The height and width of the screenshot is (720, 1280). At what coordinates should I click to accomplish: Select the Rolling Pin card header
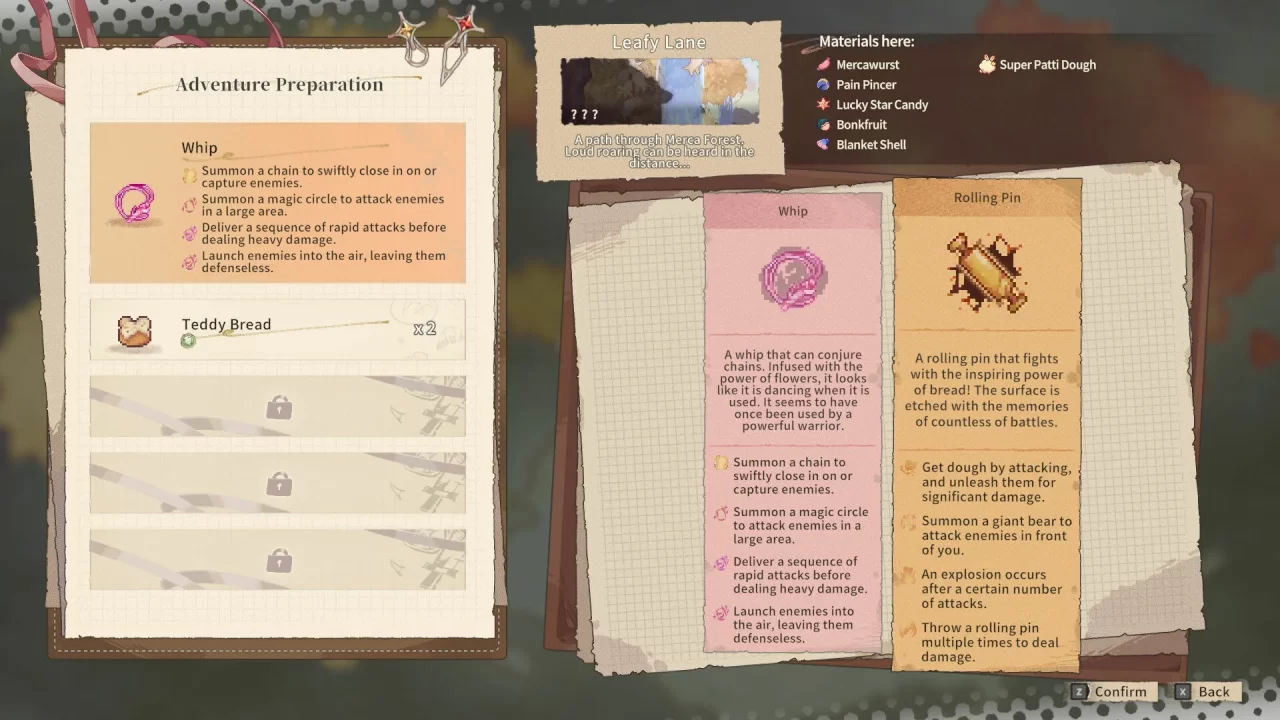pos(986,197)
